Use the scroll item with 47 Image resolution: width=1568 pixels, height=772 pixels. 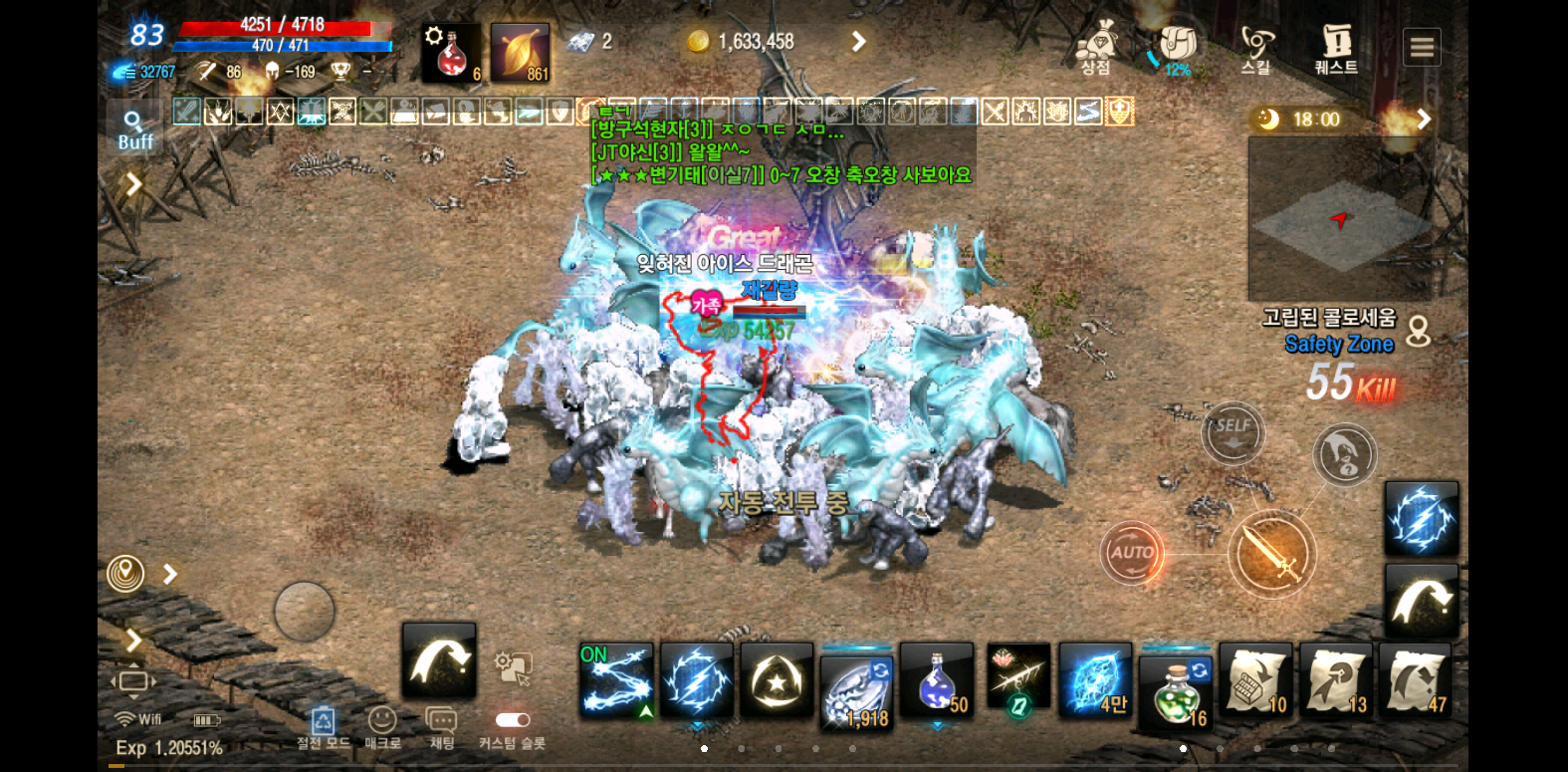[1415, 680]
